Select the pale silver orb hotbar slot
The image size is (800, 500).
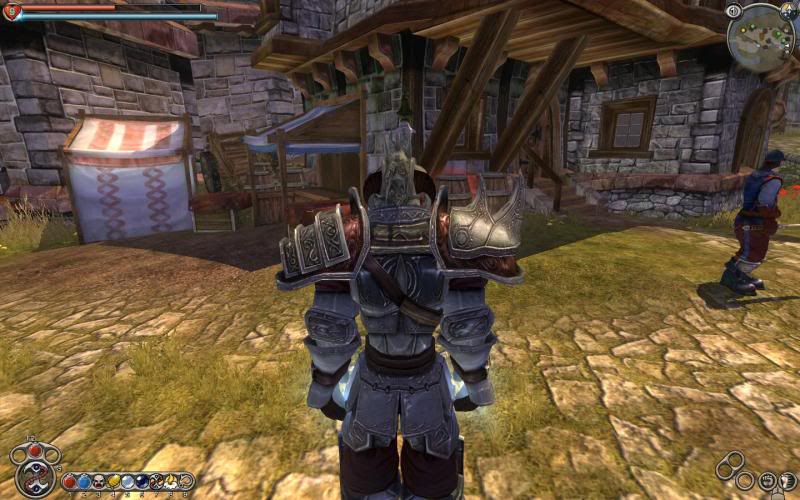[127, 482]
